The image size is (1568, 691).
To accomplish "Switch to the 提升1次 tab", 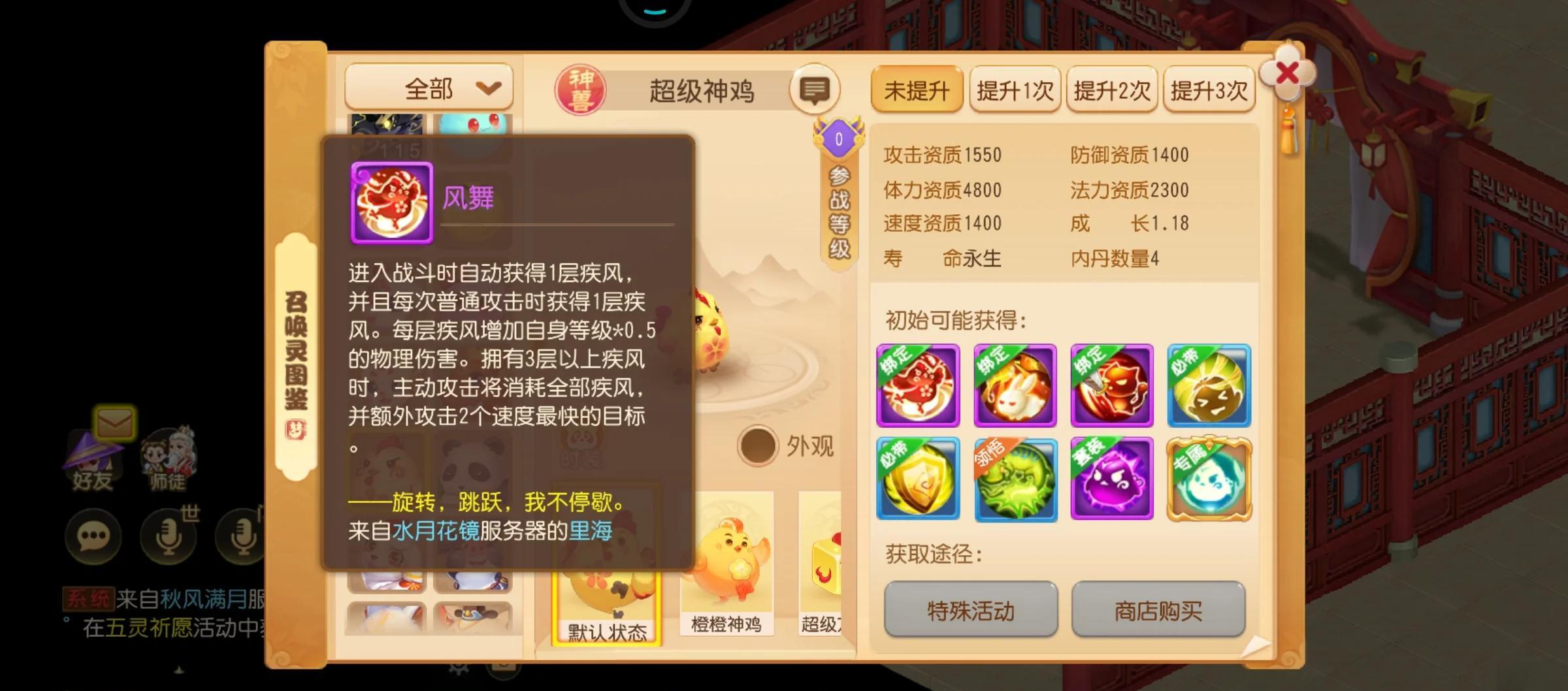I will point(1015,90).
